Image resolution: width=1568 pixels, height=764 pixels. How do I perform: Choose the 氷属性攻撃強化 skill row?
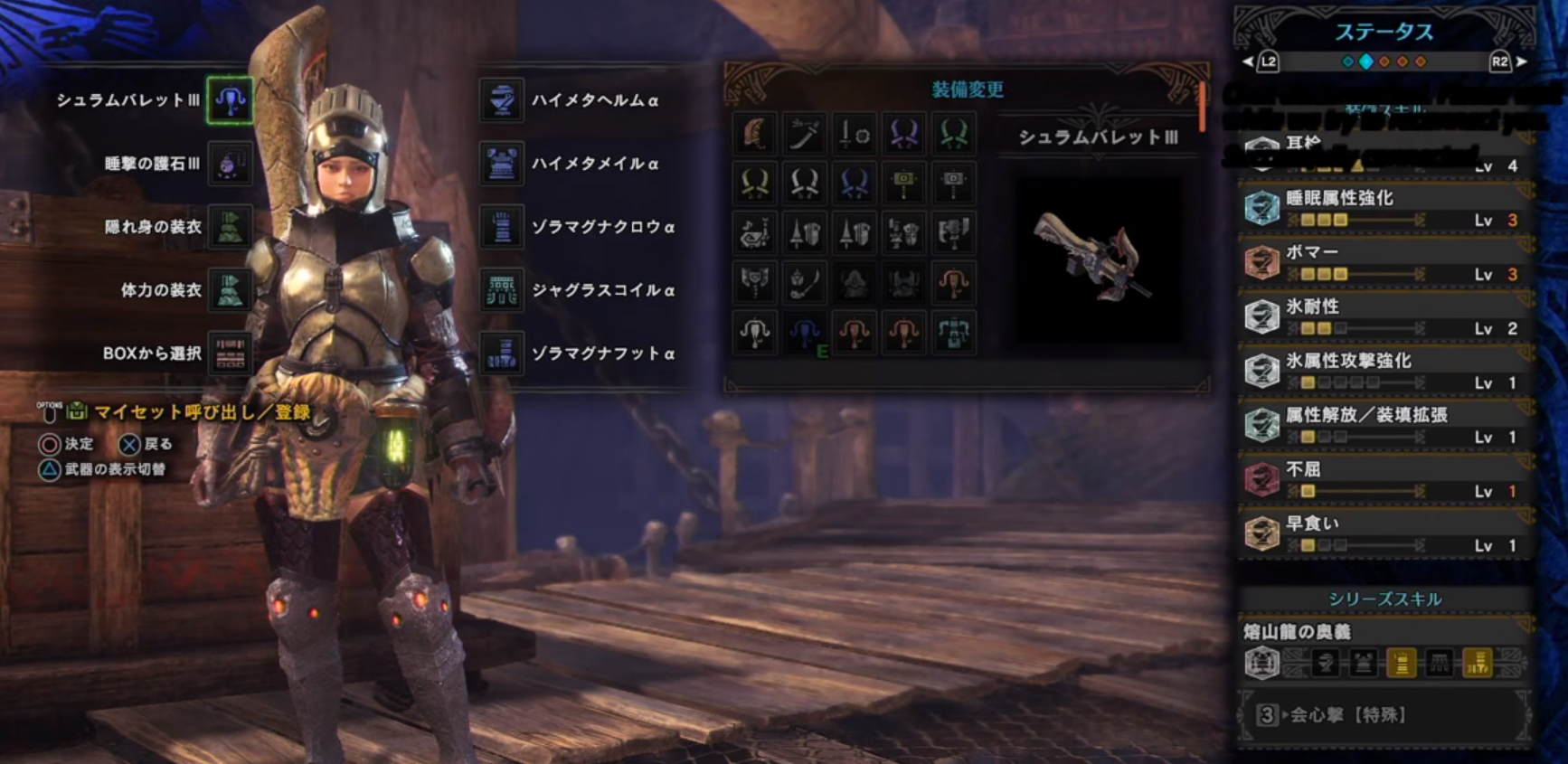(1385, 371)
